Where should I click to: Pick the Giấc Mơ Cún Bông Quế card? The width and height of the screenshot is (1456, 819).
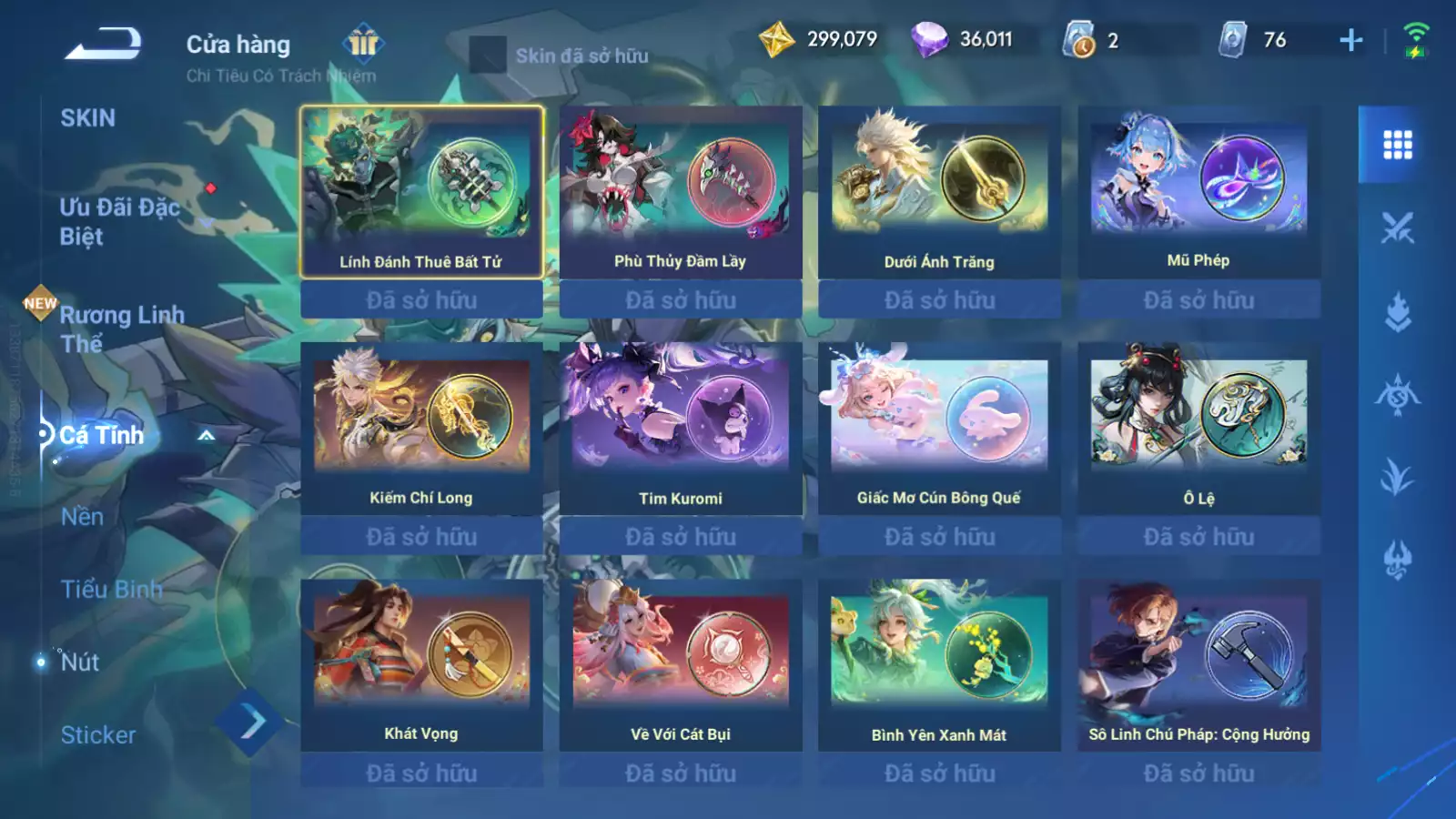pos(939,429)
